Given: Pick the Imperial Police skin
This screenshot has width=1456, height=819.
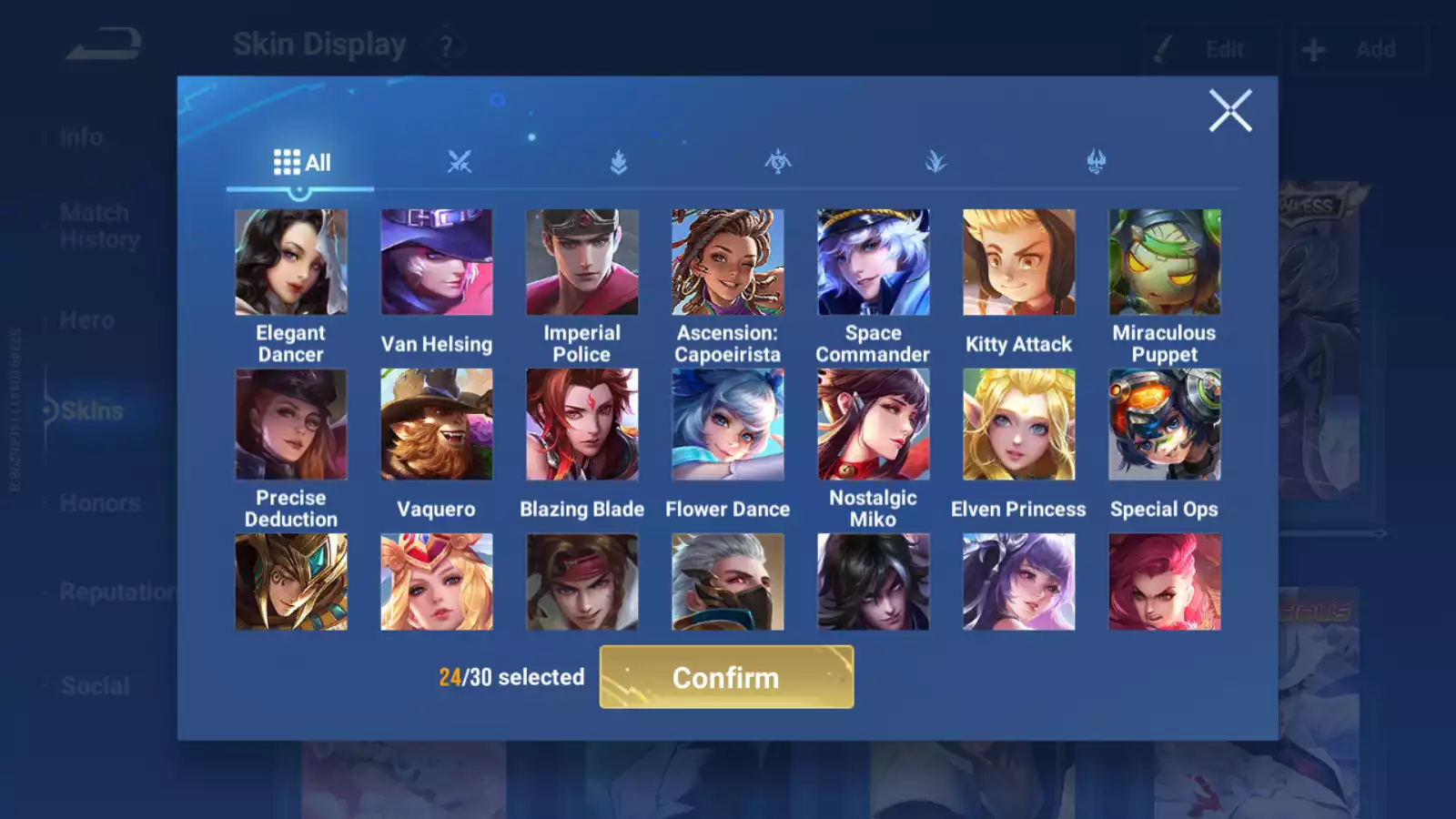Looking at the screenshot, I should [582, 263].
